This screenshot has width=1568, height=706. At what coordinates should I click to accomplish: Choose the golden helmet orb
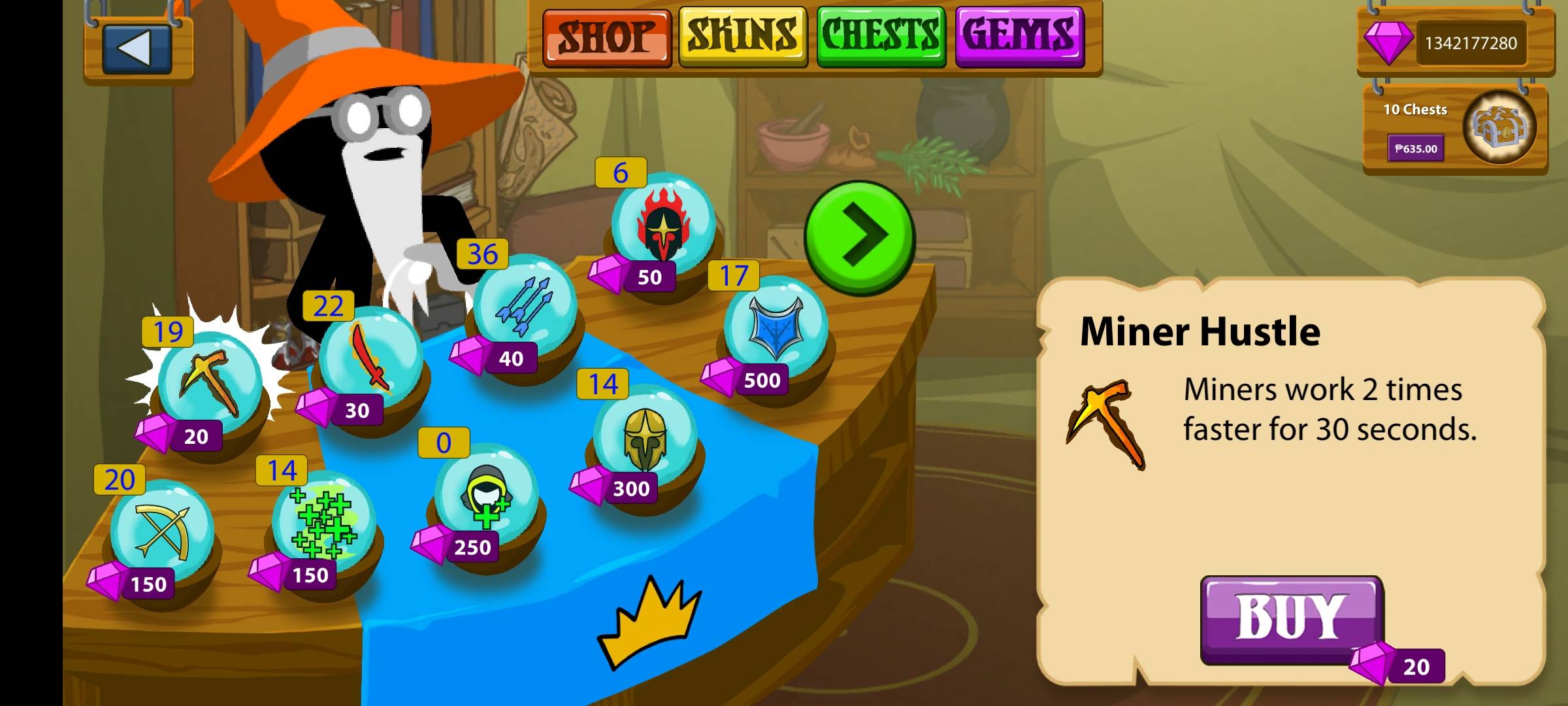[x=645, y=436]
